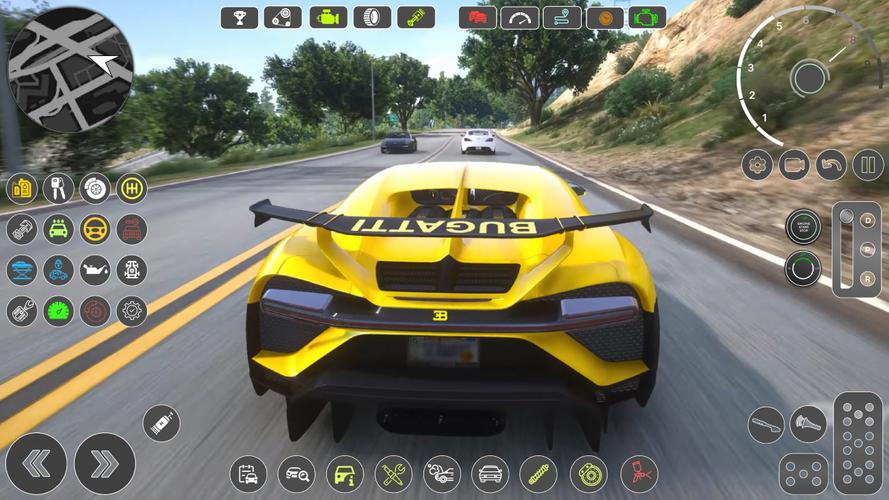Tap the green engine icon
Screen dimensions: 889x500
click(649, 17)
